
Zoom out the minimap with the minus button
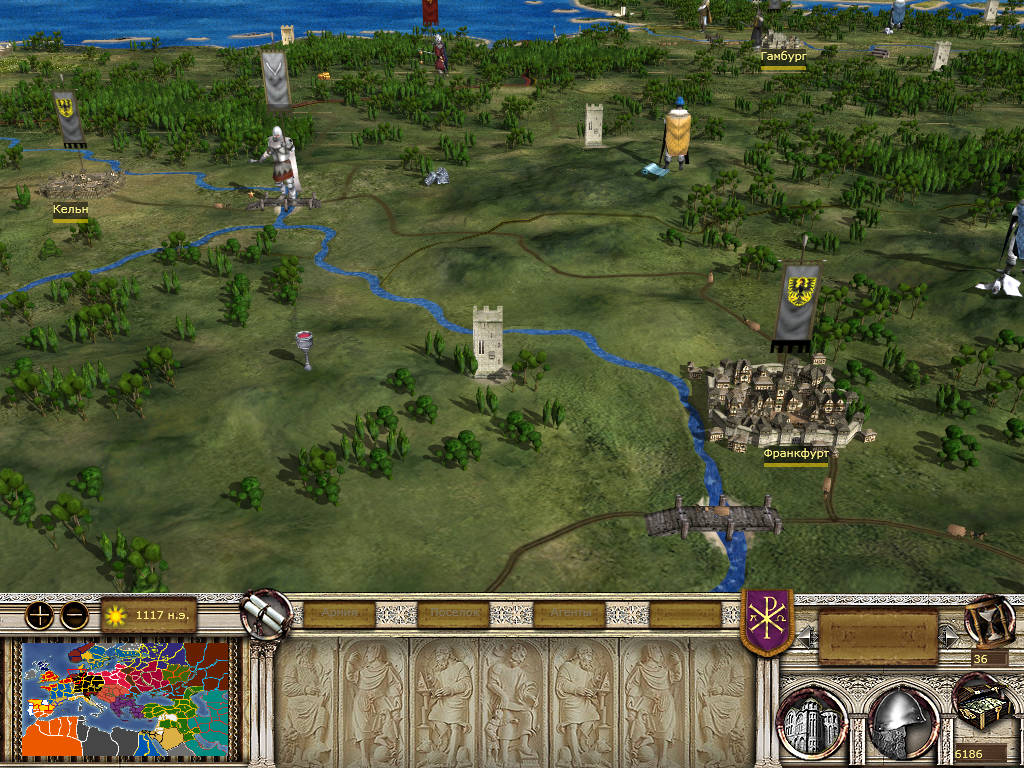click(73, 615)
